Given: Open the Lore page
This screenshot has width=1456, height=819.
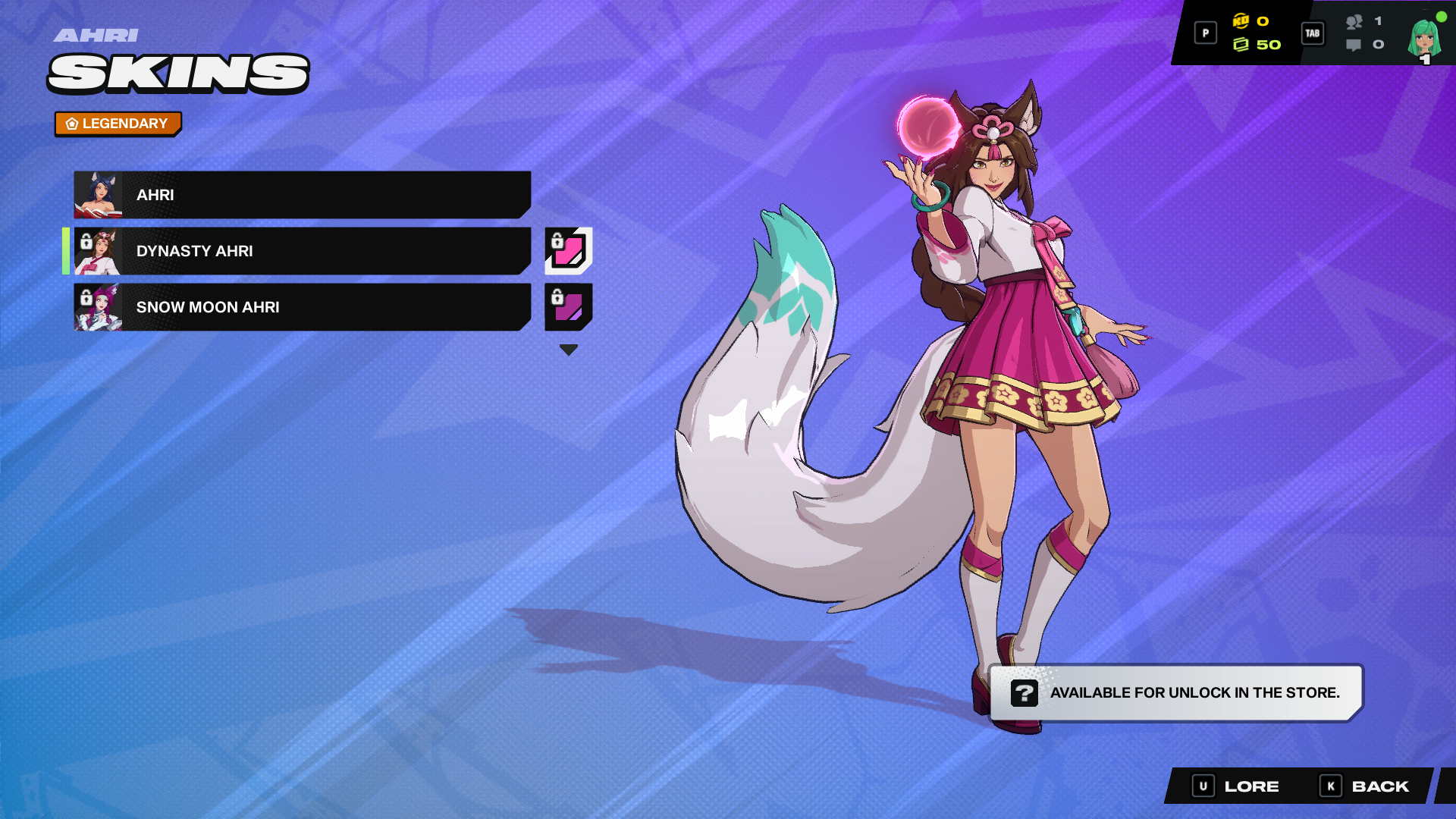Looking at the screenshot, I should point(1251,786).
